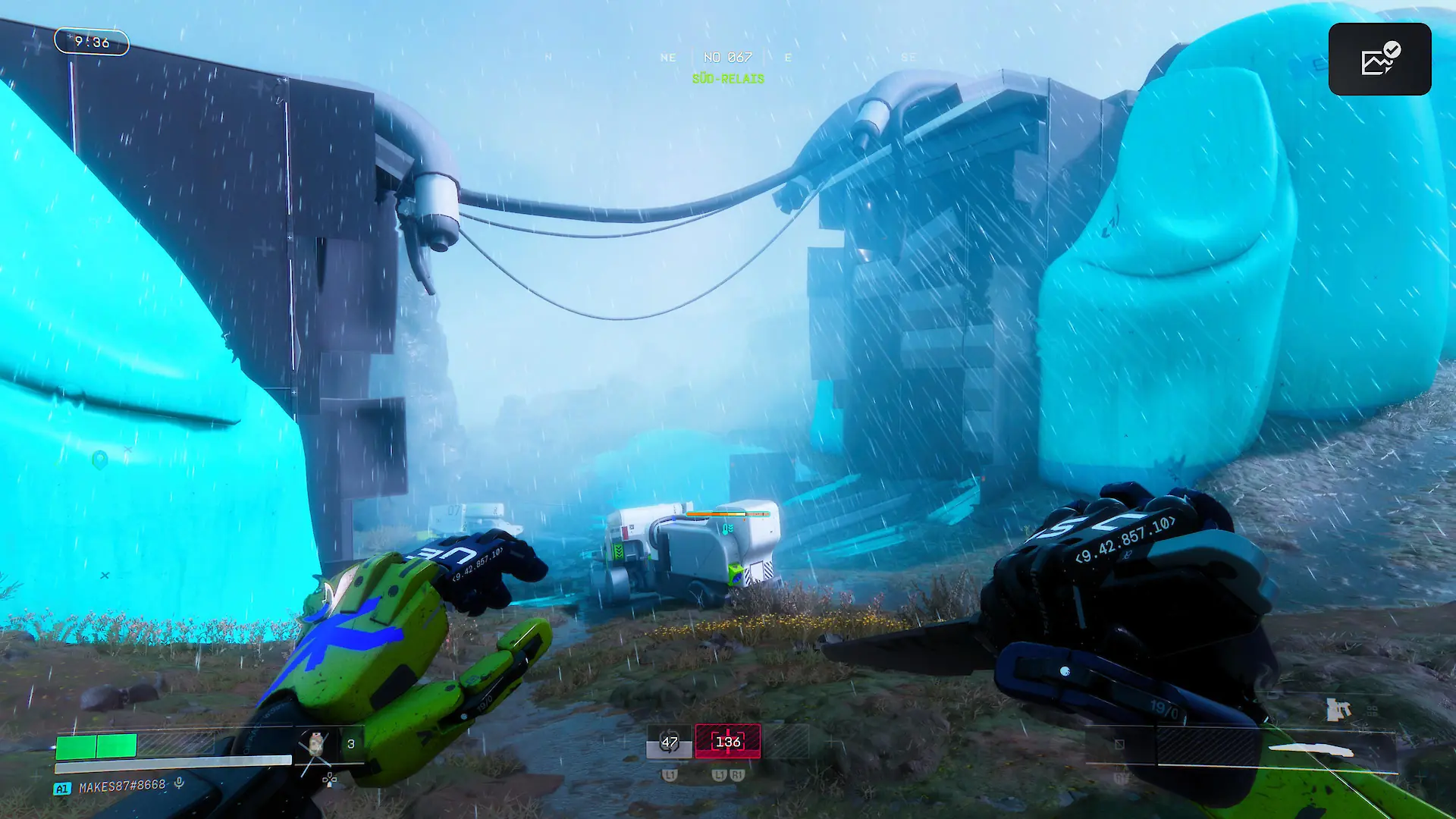Select the teal ping marker

pyautogui.click(x=99, y=460)
